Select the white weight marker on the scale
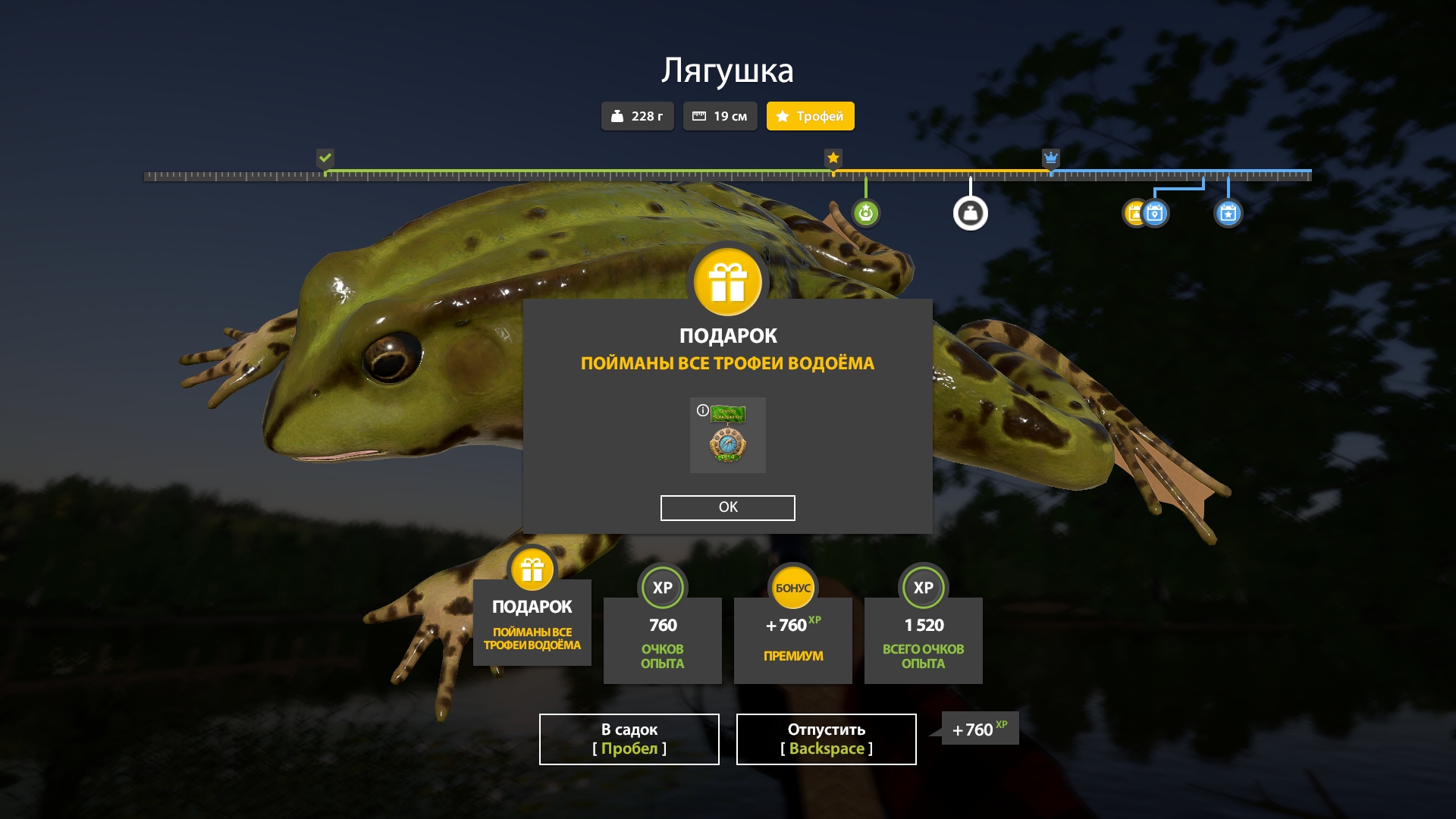 tap(970, 213)
